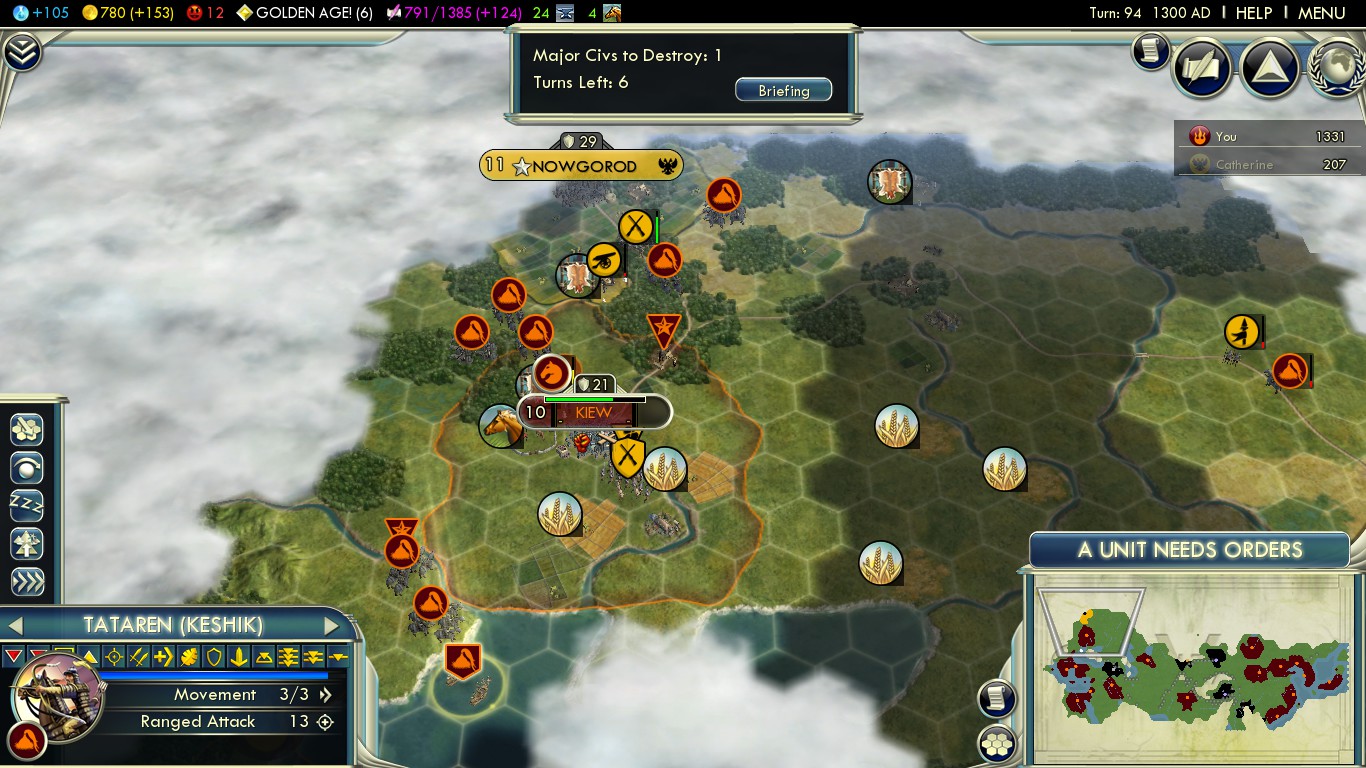
Task: Open the HELP screen
Action: pos(1253,13)
